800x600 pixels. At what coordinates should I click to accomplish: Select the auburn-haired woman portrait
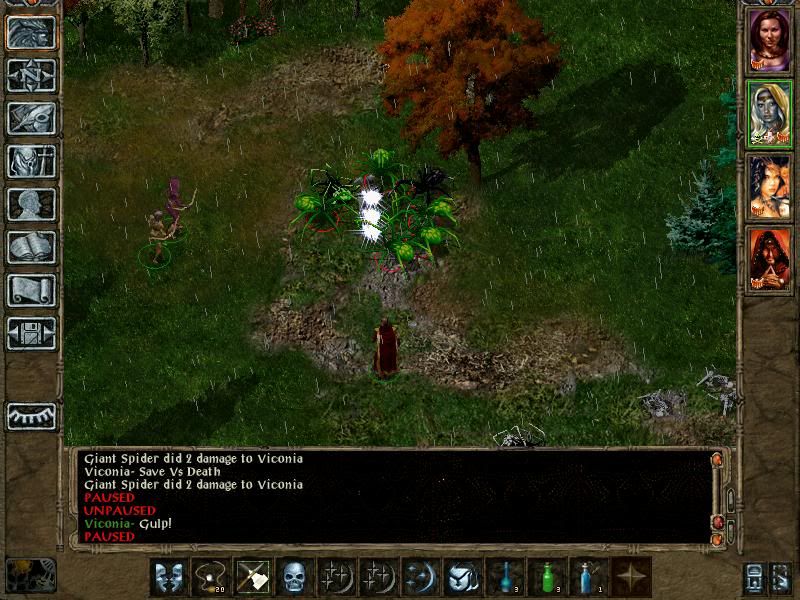click(769, 39)
